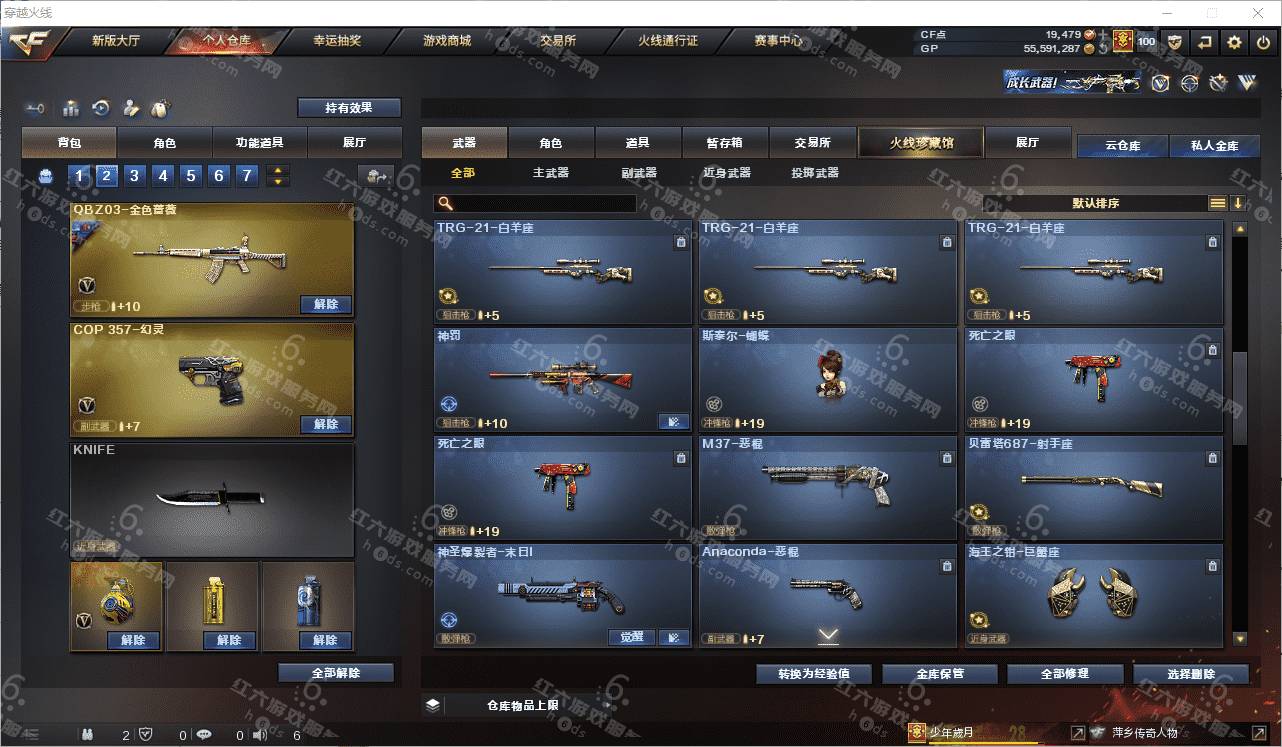Switch to backpack number 3
The image size is (1282, 747).
click(134, 176)
